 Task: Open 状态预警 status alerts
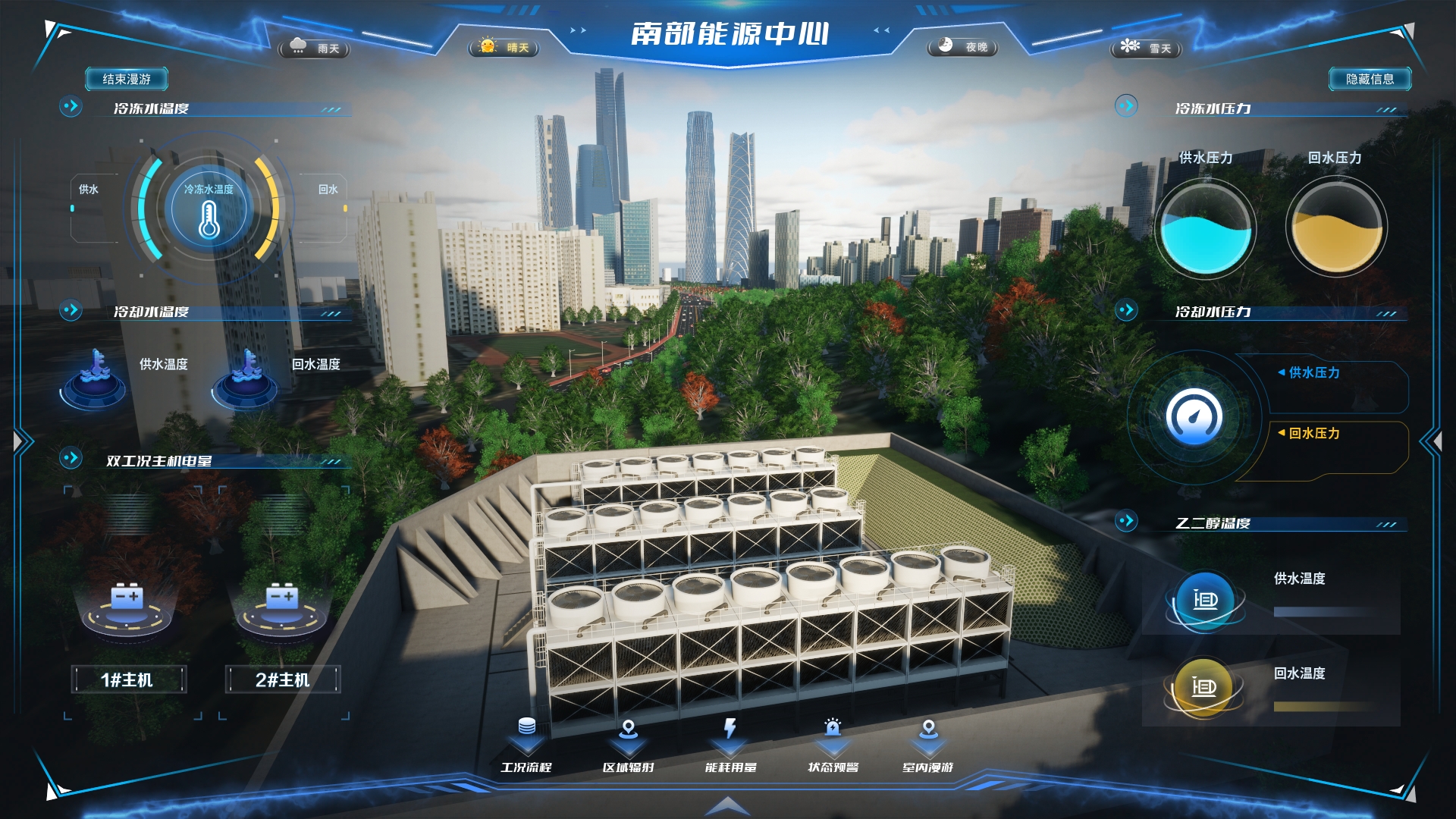point(833,745)
